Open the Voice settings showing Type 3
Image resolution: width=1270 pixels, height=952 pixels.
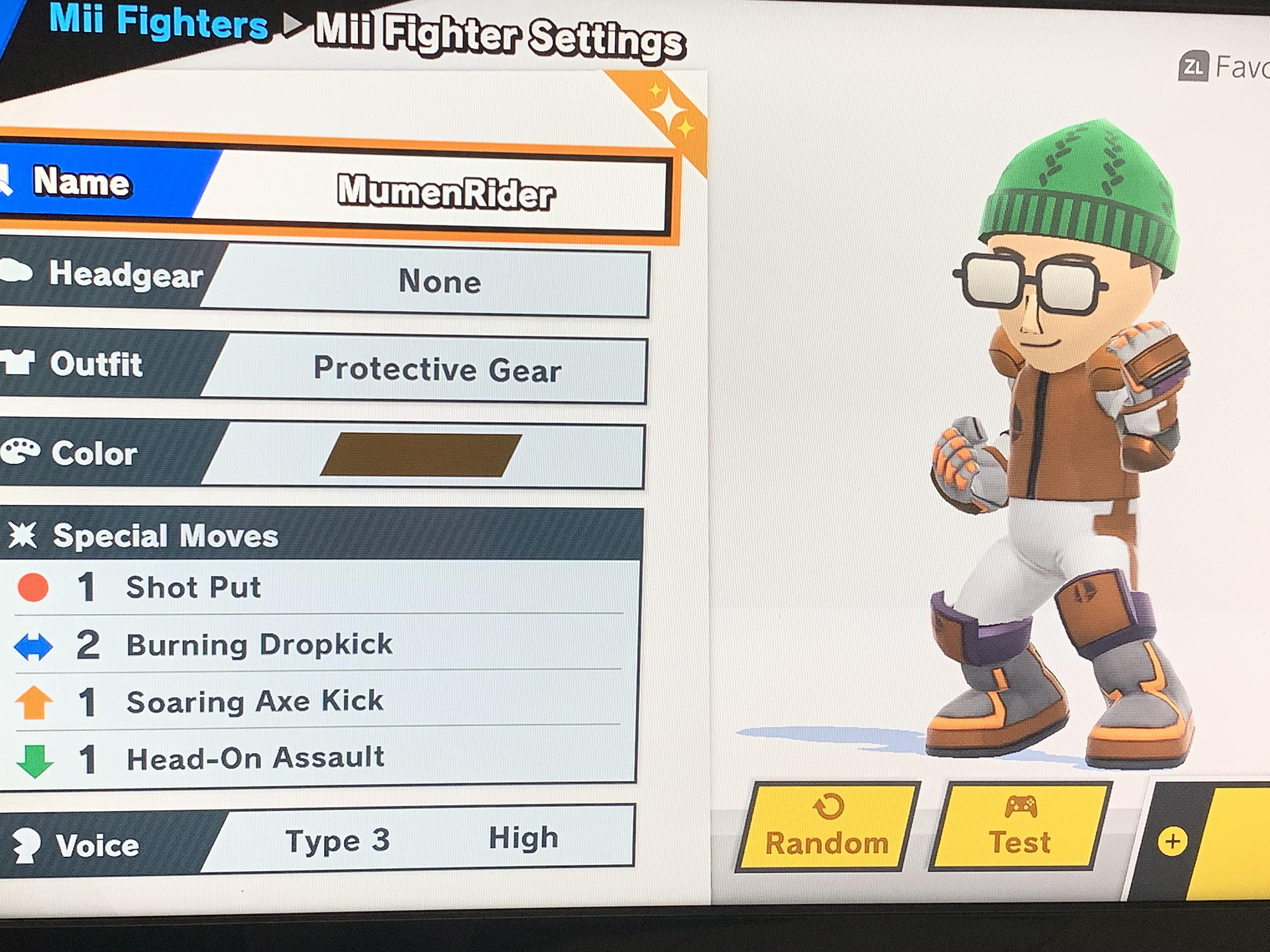point(339,840)
